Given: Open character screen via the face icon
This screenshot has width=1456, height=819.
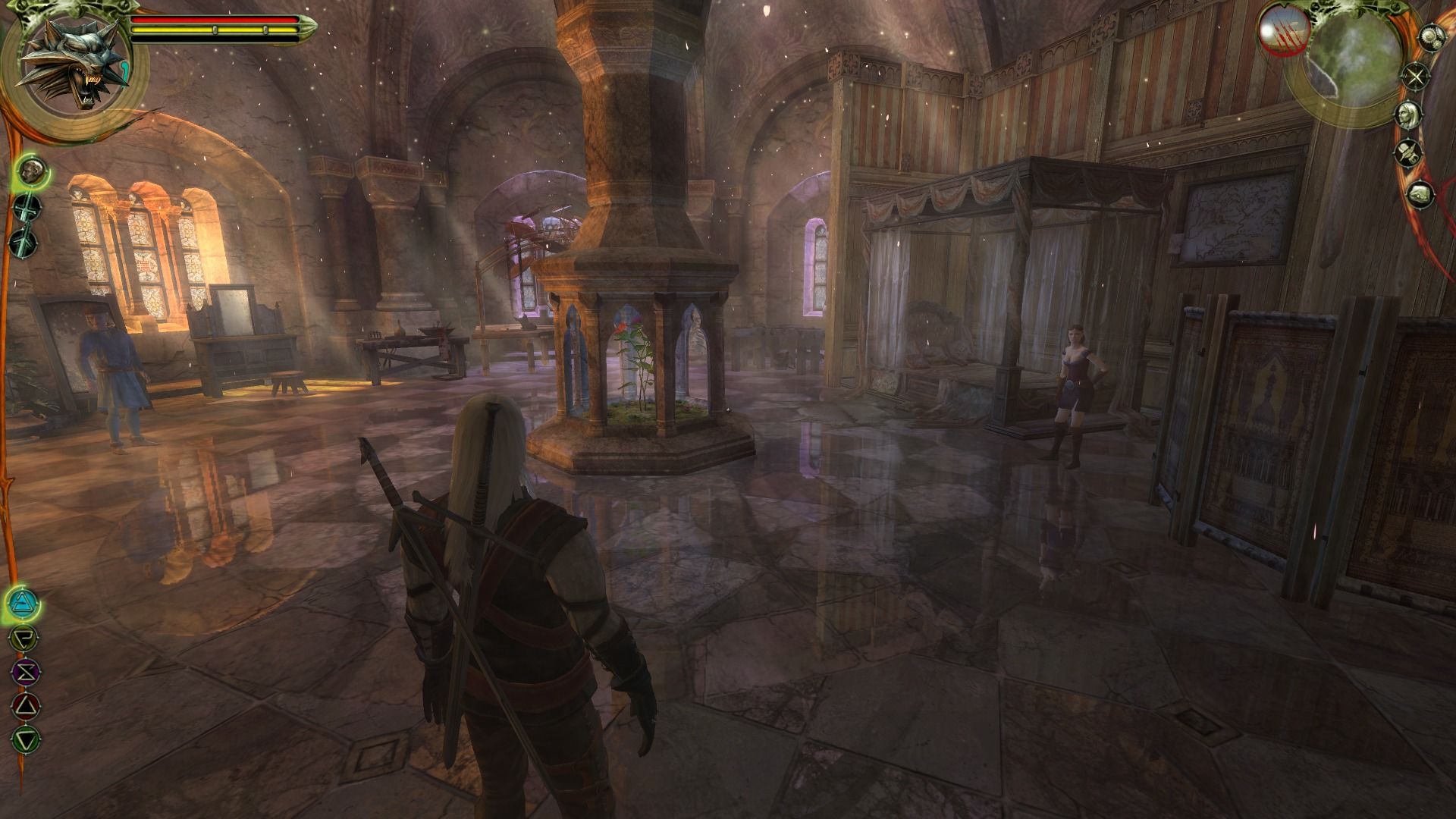Looking at the screenshot, I should point(1409,114).
